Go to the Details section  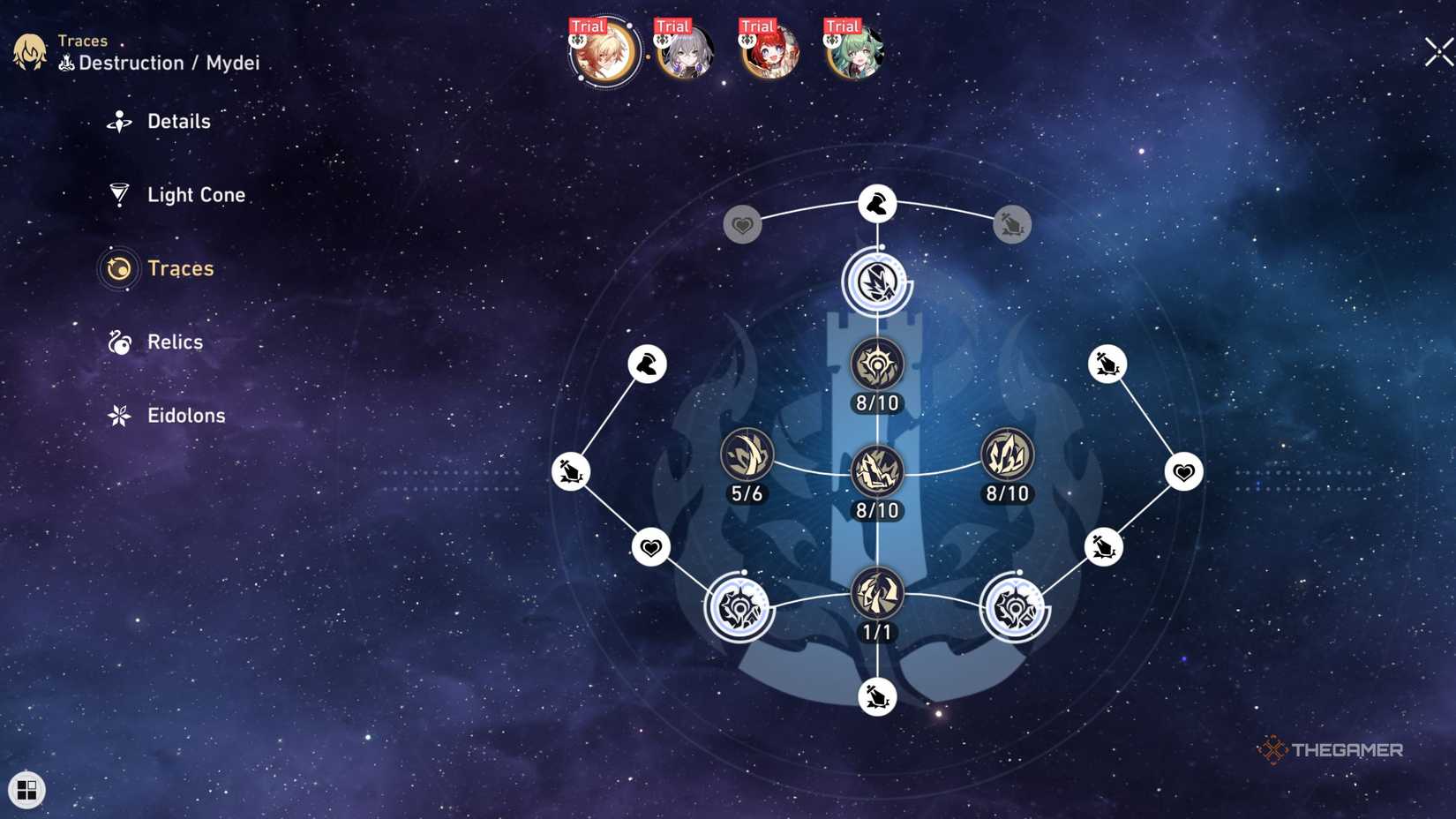[179, 121]
